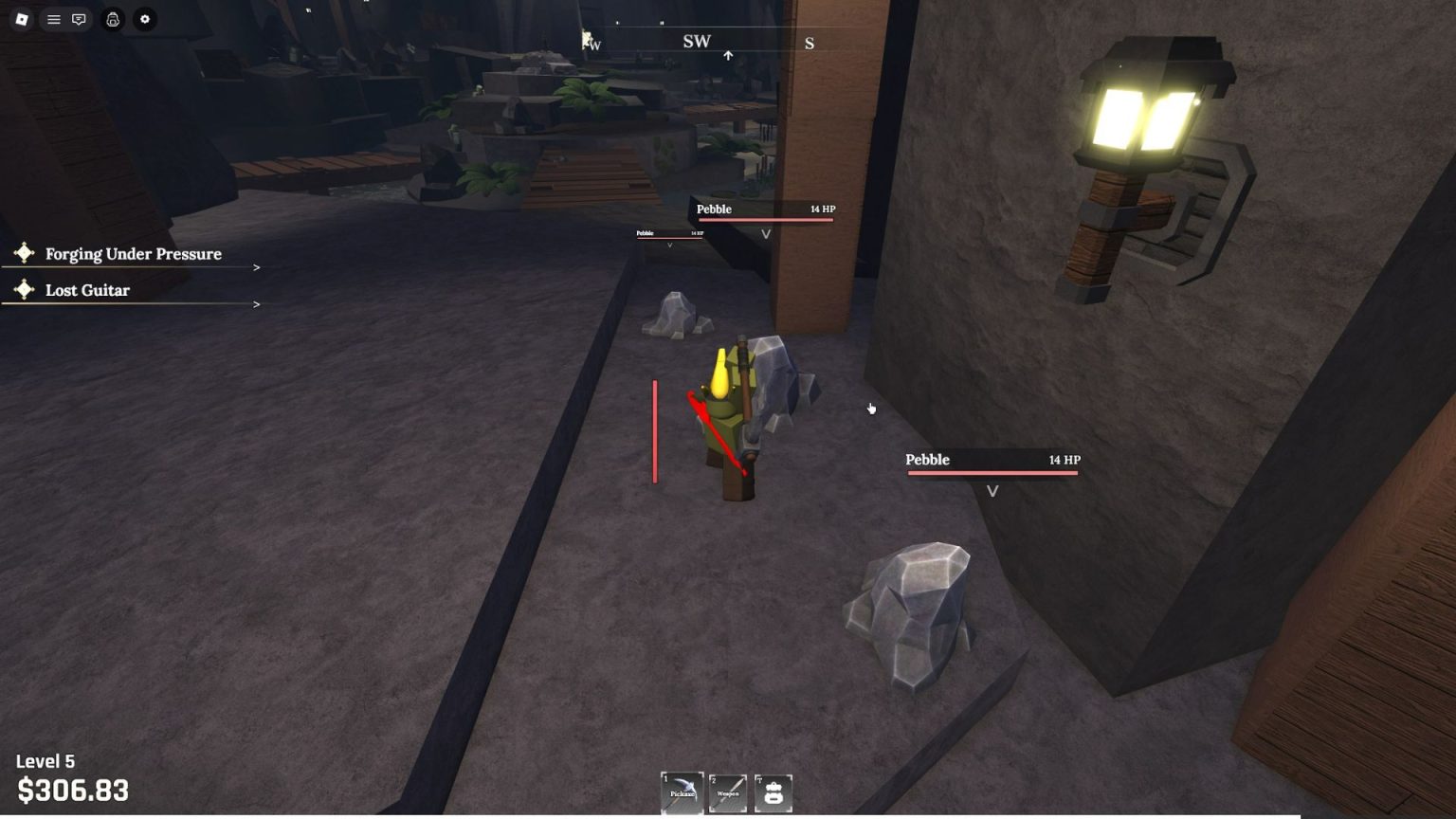
Task: Select SW on the compass bar
Action: pos(698,41)
